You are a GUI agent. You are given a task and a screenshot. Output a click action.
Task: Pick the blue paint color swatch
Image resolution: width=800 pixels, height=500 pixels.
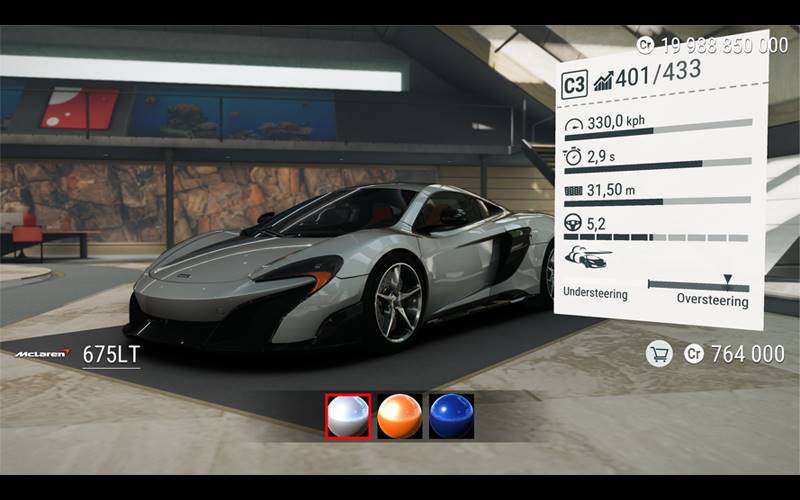pyautogui.click(x=451, y=416)
